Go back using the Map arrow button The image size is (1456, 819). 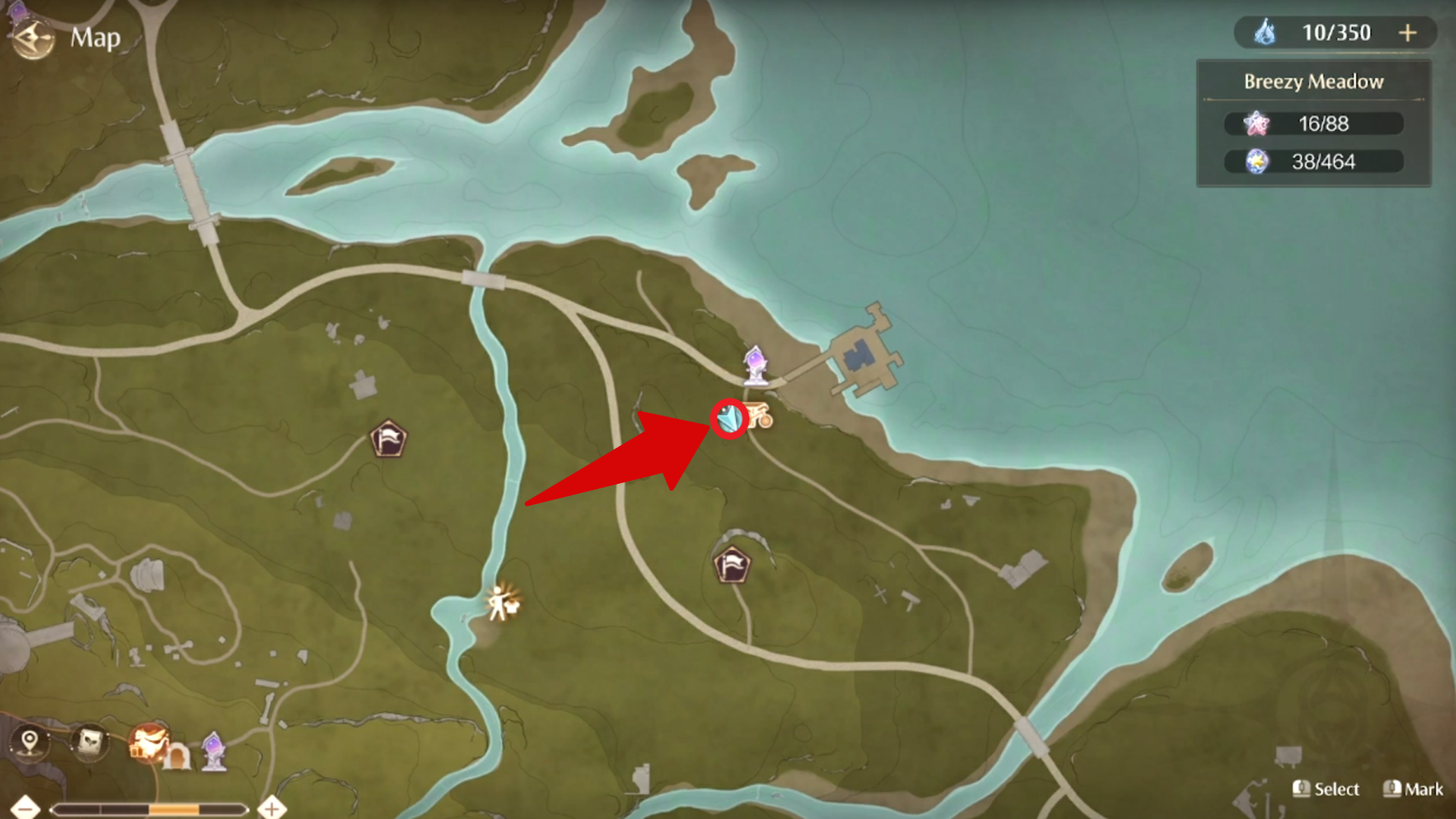point(33,38)
